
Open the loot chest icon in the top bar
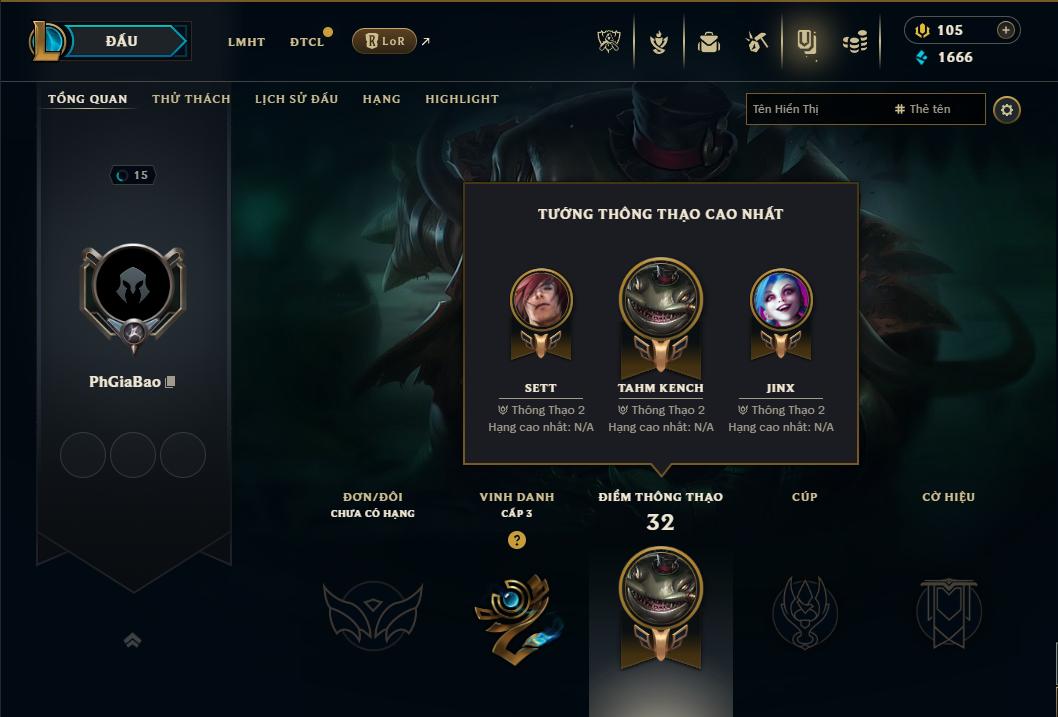[x=709, y=42]
